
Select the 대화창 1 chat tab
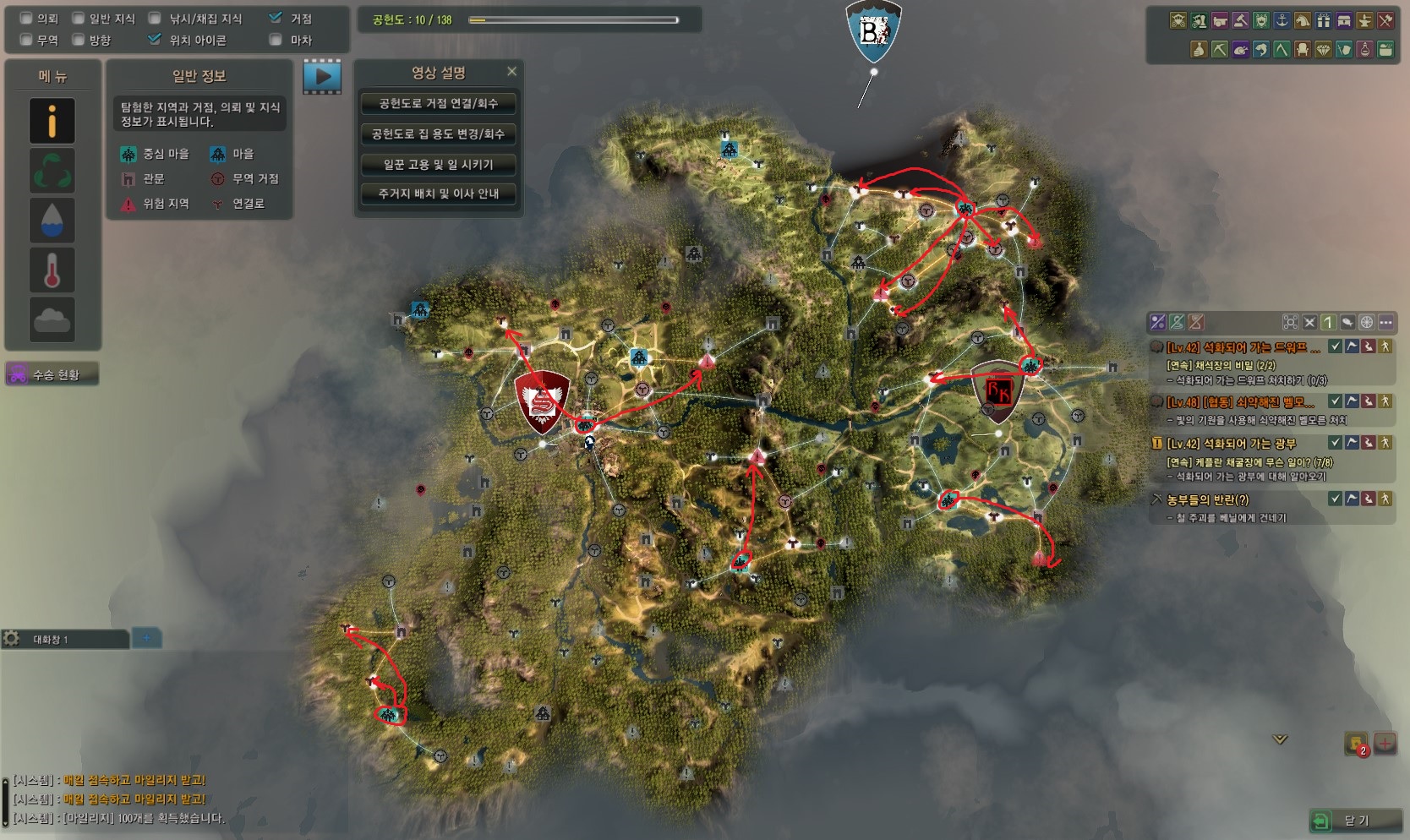tap(64, 640)
